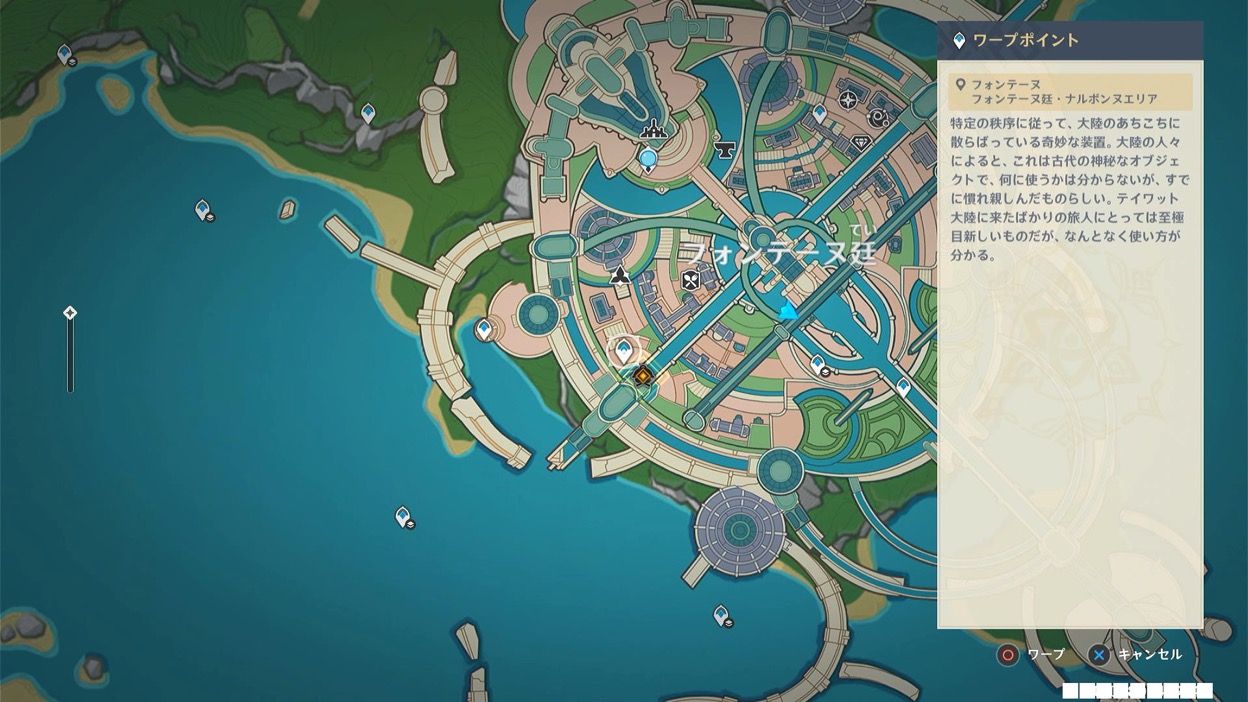Select the blacksmith anvil map icon

[725, 150]
